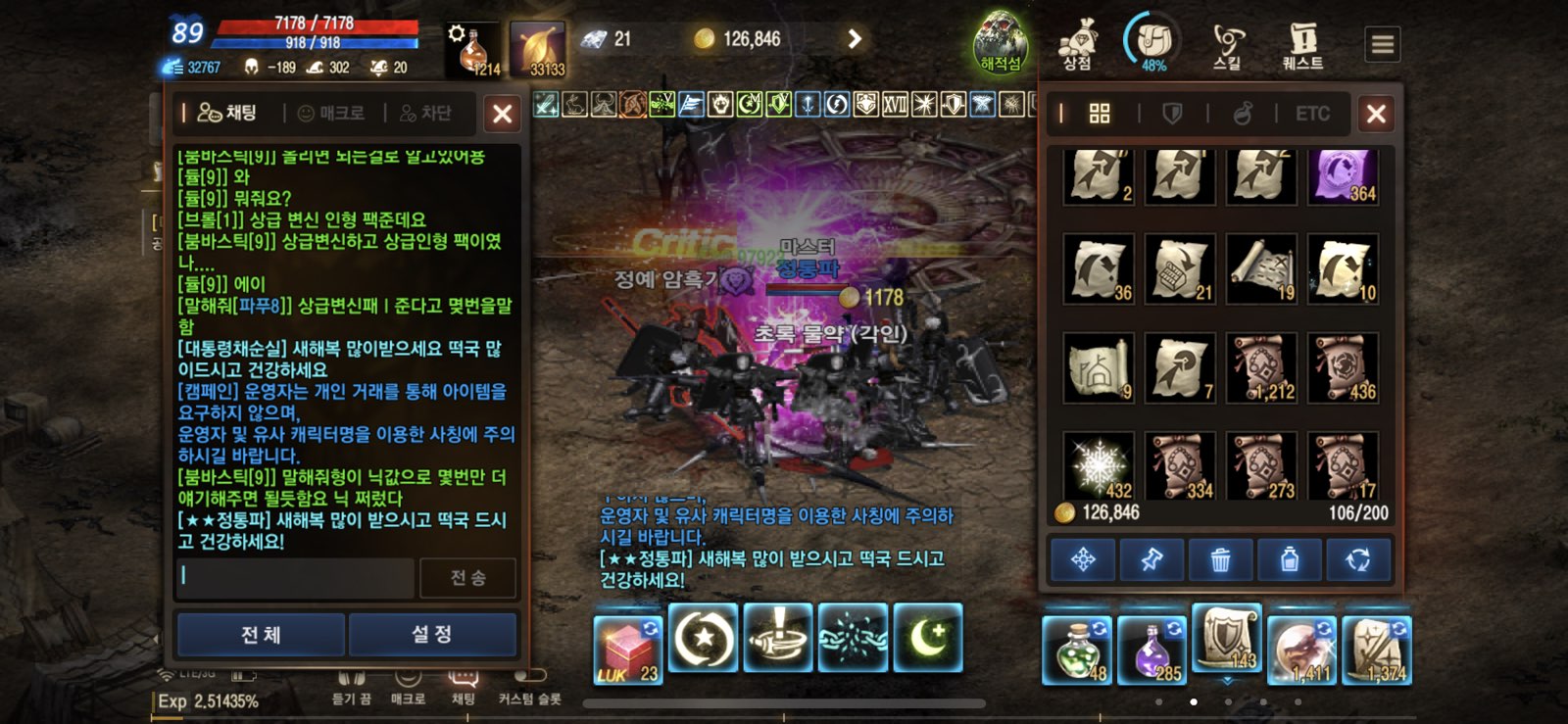The width and height of the screenshot is (1568, 724).
Task: Toggle the pin icon to lock the inventory
Action: (1151, 558)
